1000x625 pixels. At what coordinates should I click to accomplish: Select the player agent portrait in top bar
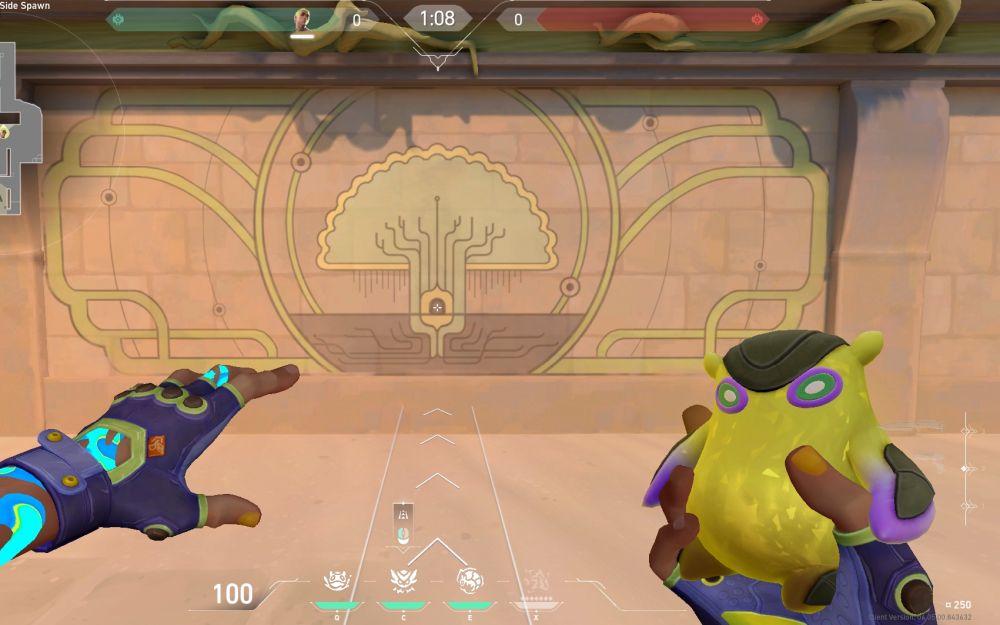302,19
